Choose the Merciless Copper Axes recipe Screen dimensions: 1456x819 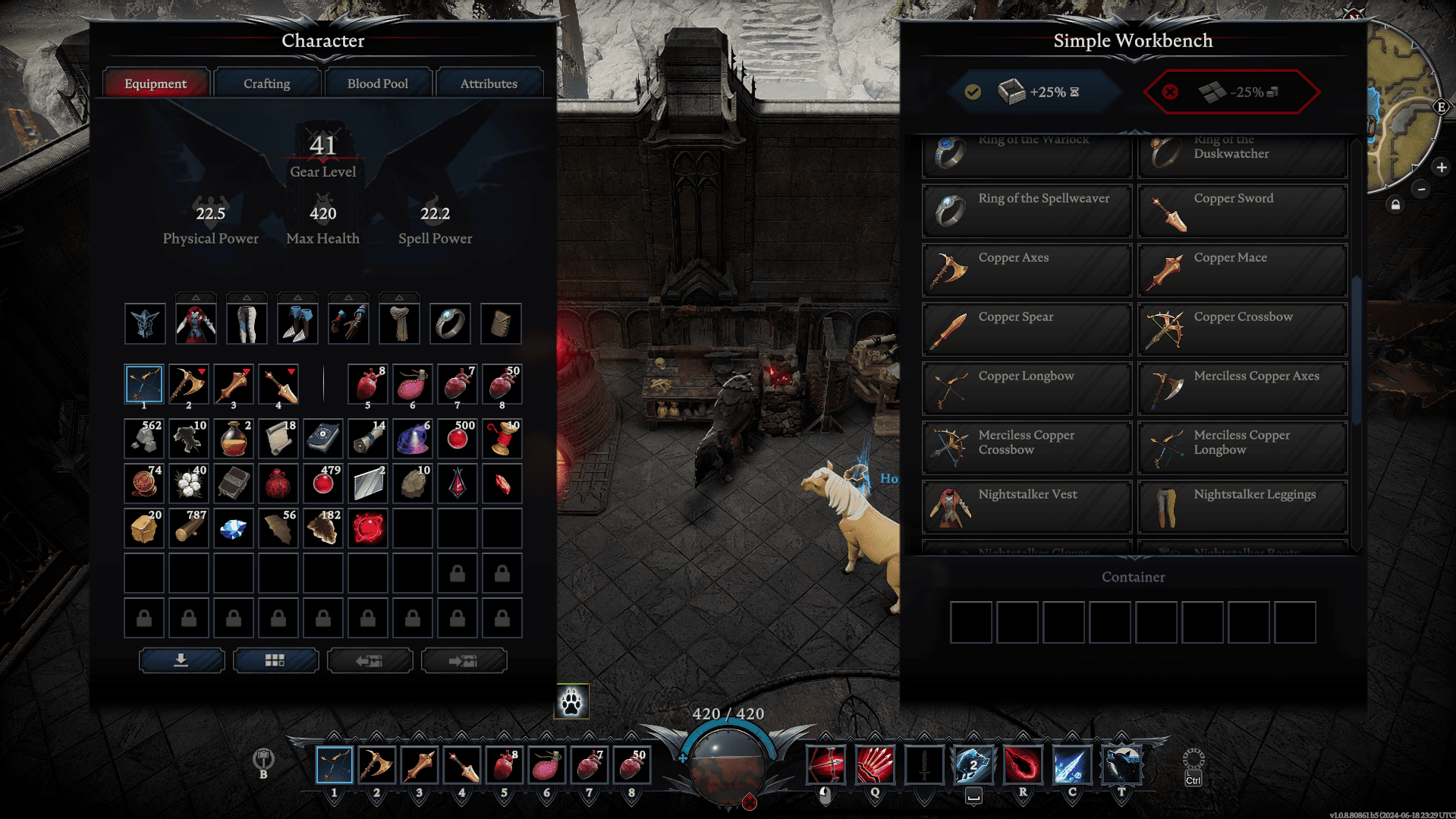(1242, 389)
